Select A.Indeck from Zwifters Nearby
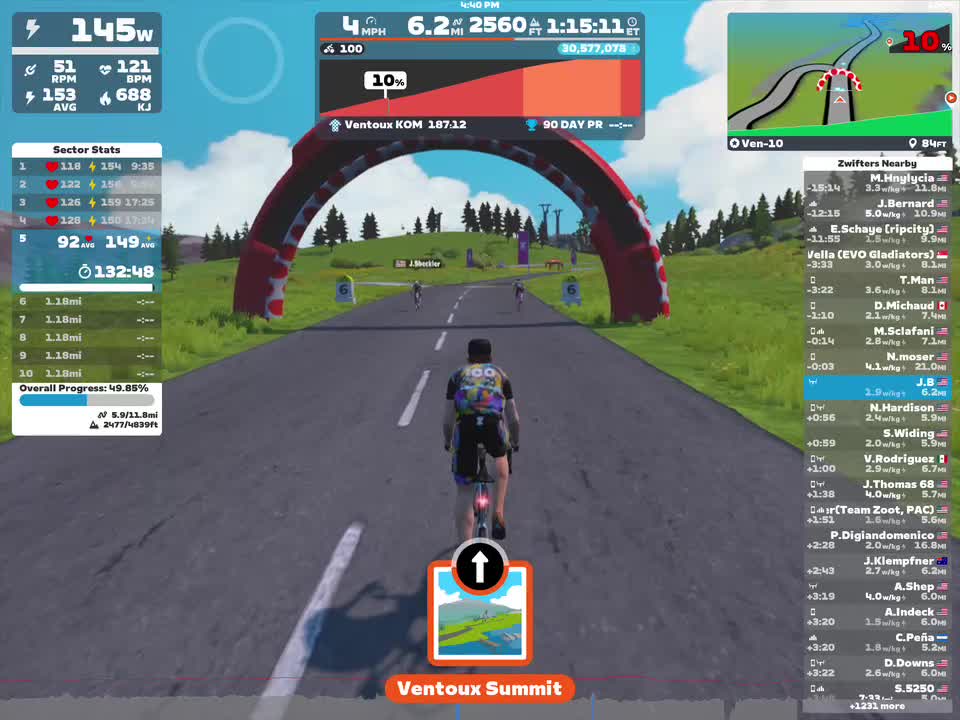Screen dimensions: 960x720 (x=877, y=617)
